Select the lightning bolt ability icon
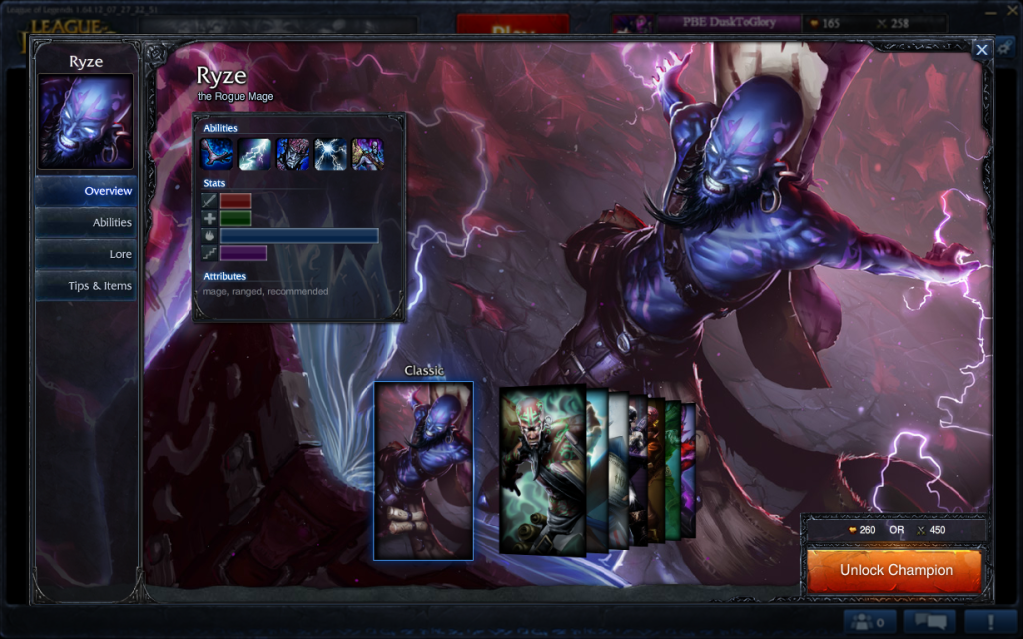This screenshot has height=639, width=1023. click(x=255, y=154)
